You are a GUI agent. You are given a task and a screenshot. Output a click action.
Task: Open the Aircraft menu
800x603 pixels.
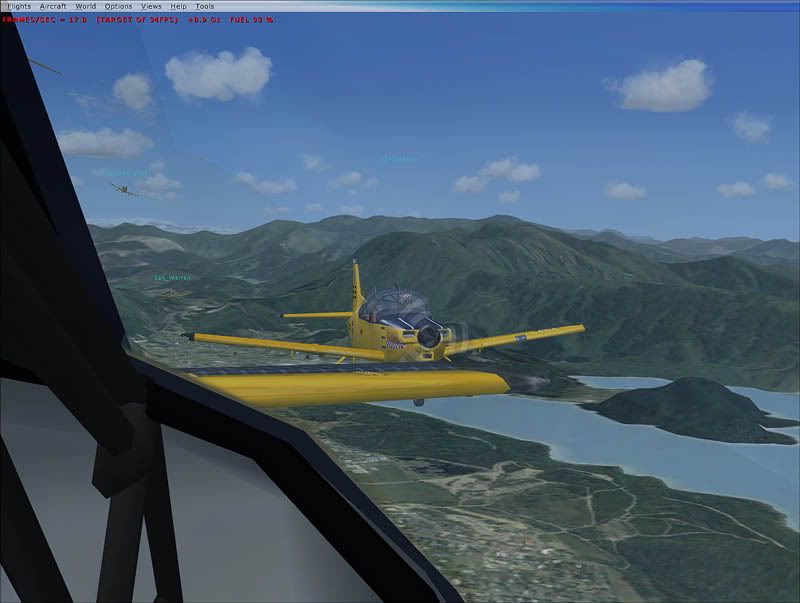tap(53, 6)
